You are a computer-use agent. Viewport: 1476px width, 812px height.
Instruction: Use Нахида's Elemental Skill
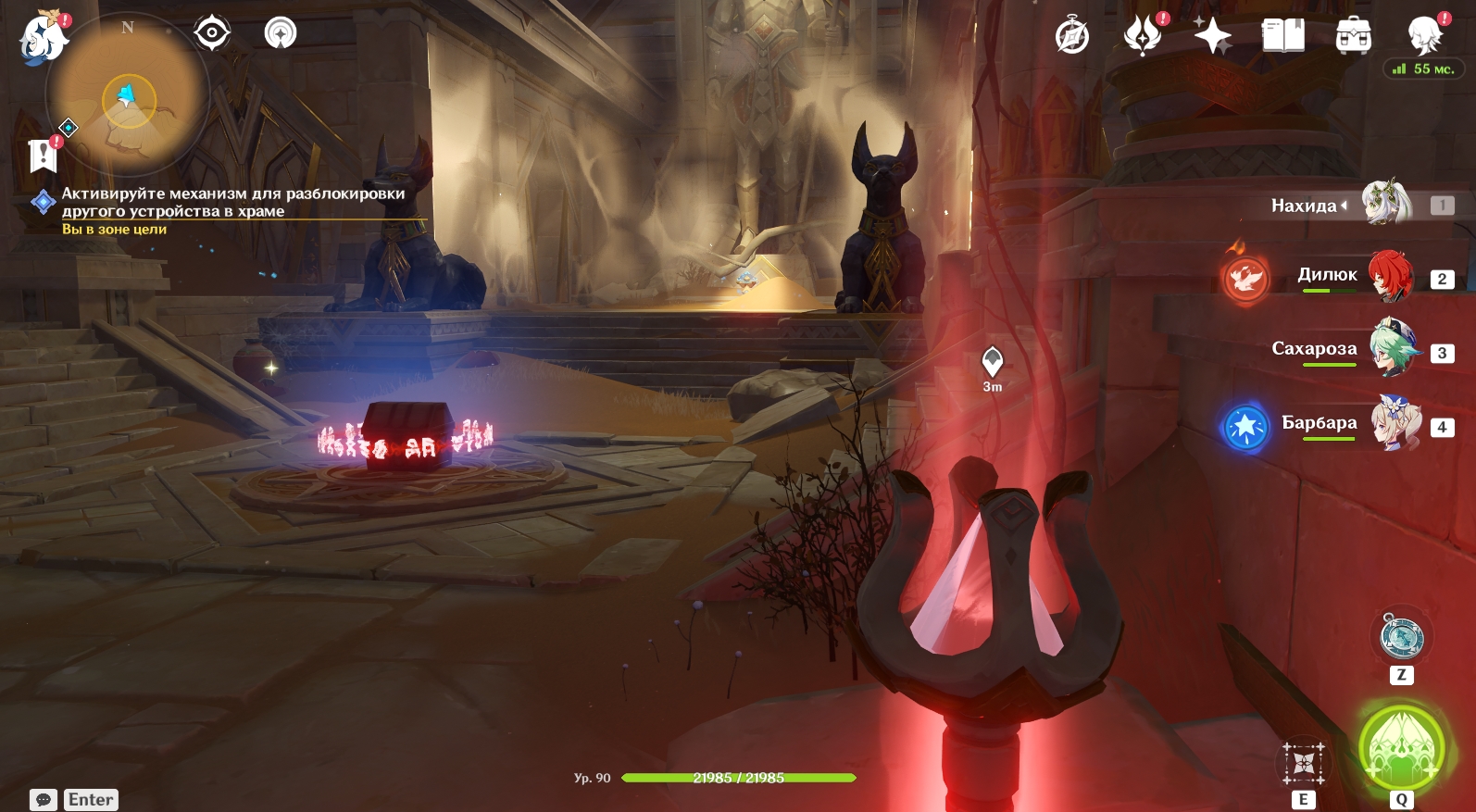pos(1303,763)
